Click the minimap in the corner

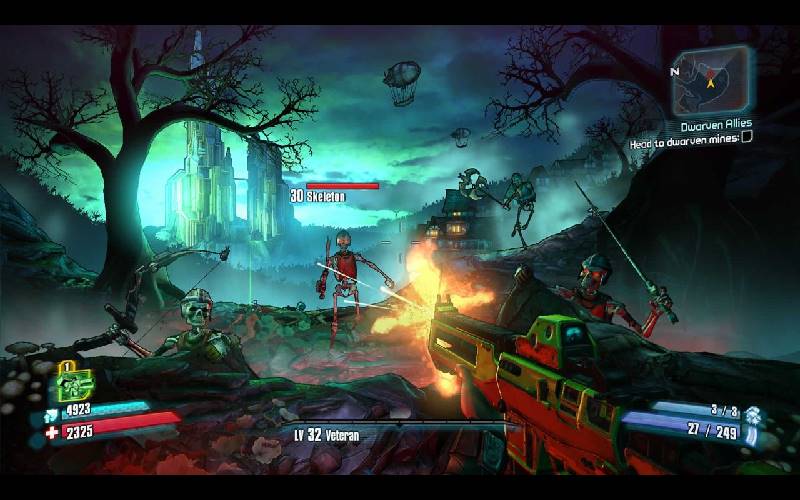pos(710,81)
